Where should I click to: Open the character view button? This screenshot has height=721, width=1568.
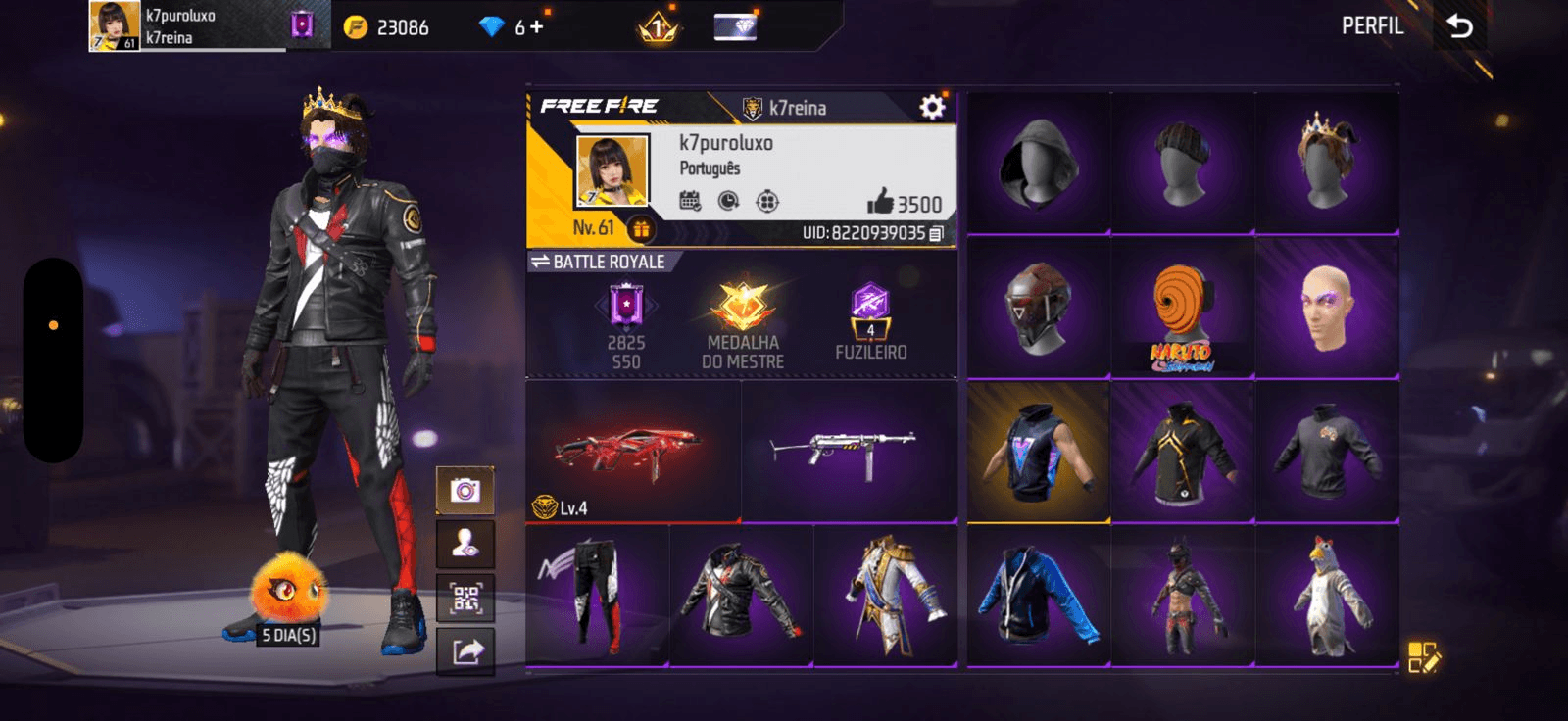click(x=465, y=544)
